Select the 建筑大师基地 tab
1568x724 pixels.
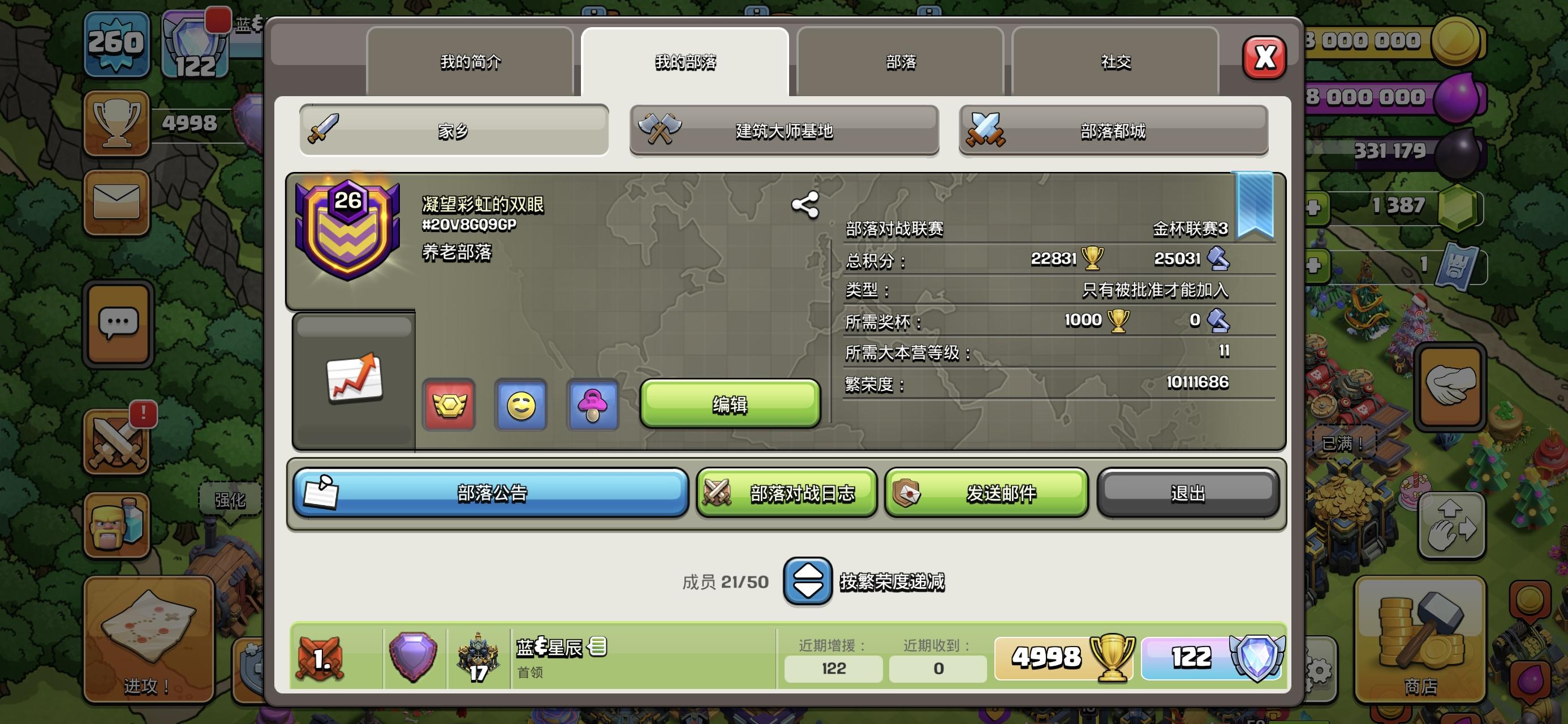(x=784, y=131)
